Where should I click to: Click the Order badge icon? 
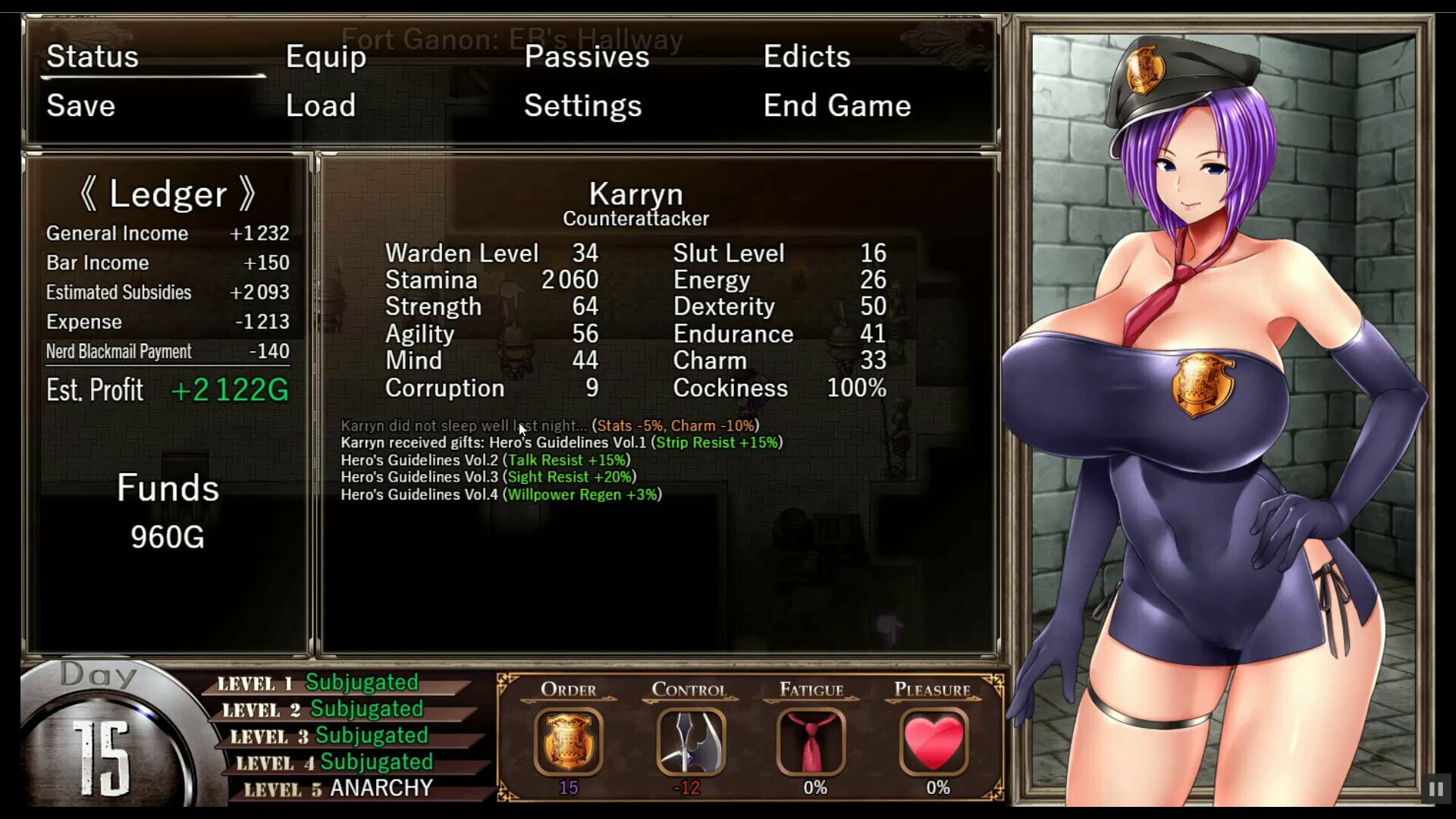(x=568, y=741)
